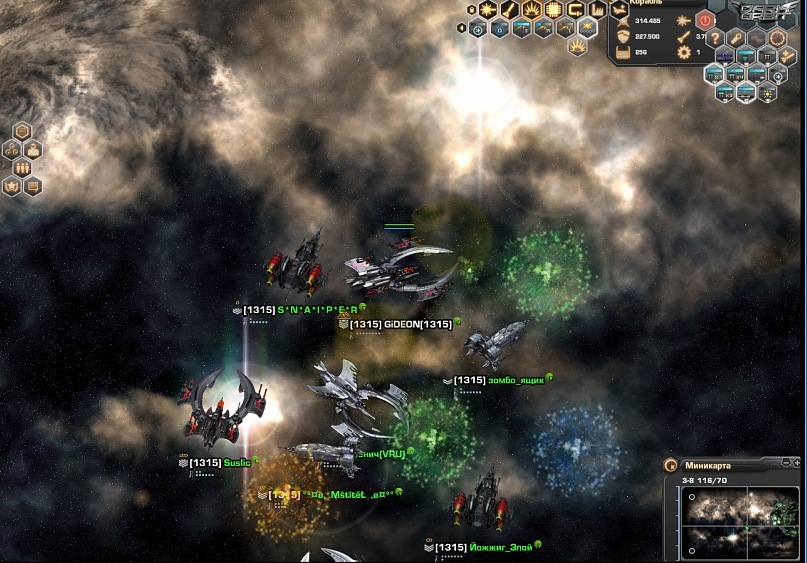This screenshot has height=563, width=807.
Task: Open the factory building category icon
Action: pos(597,10)
